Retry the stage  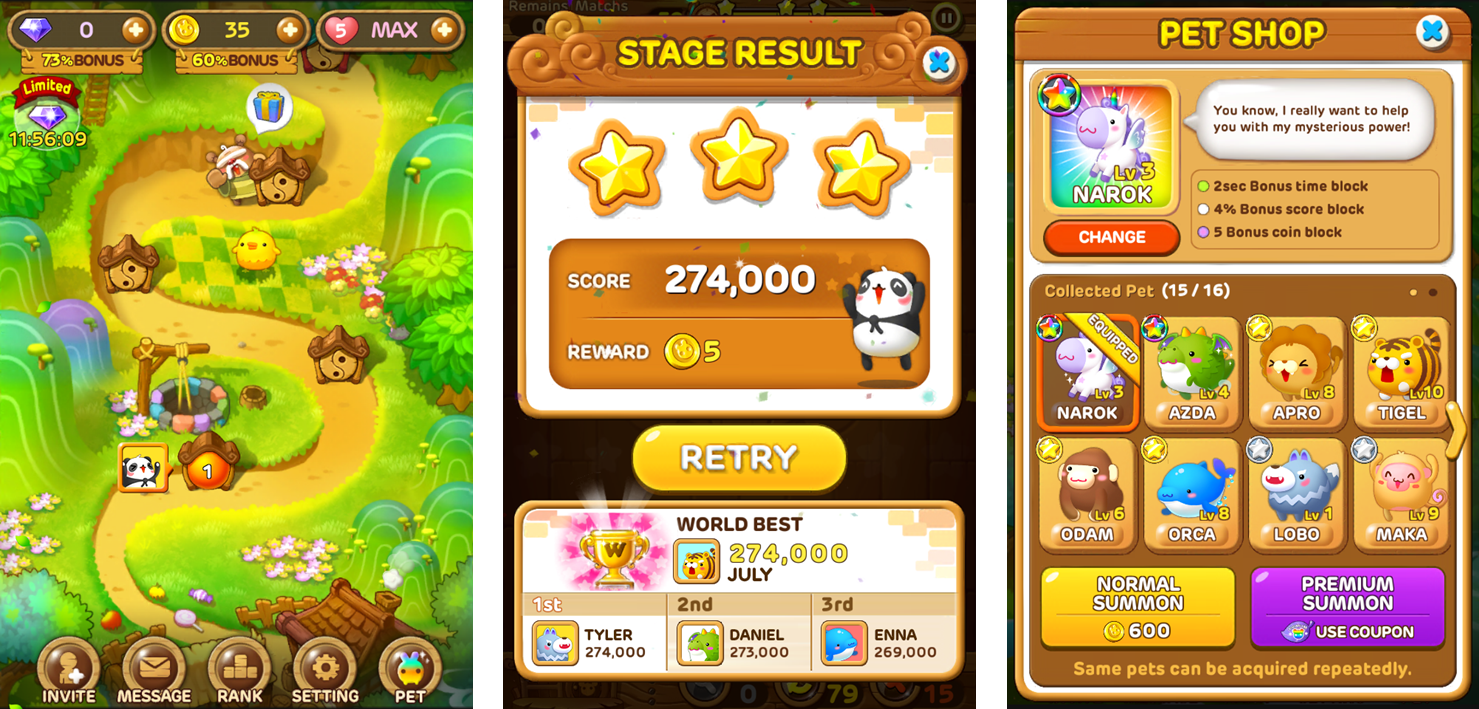tap(739, 458)
